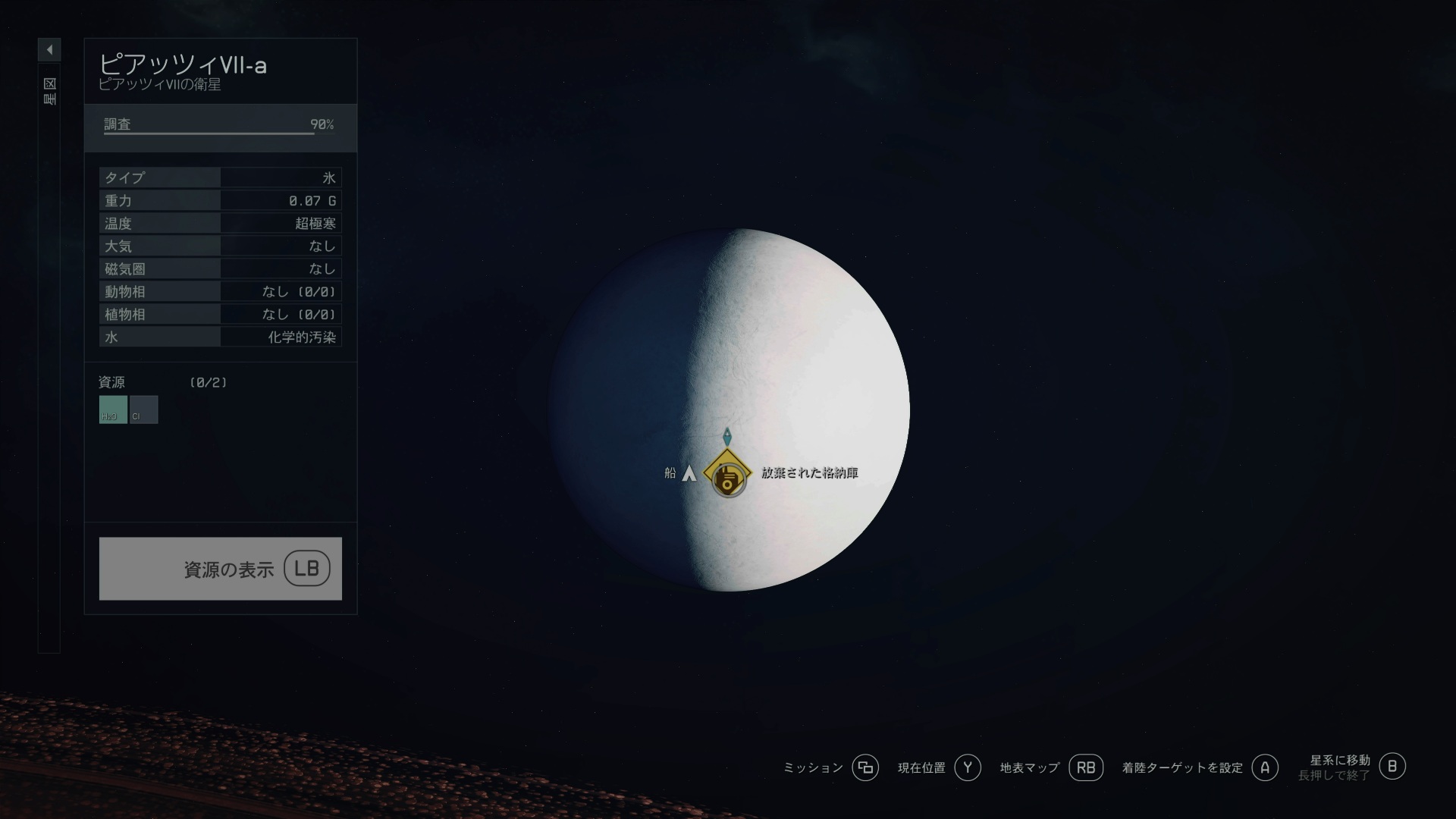The width and height of the screenshot is (1456, 819).
Task: Collapse the panel with the left arrow
Action: (49, 50)
